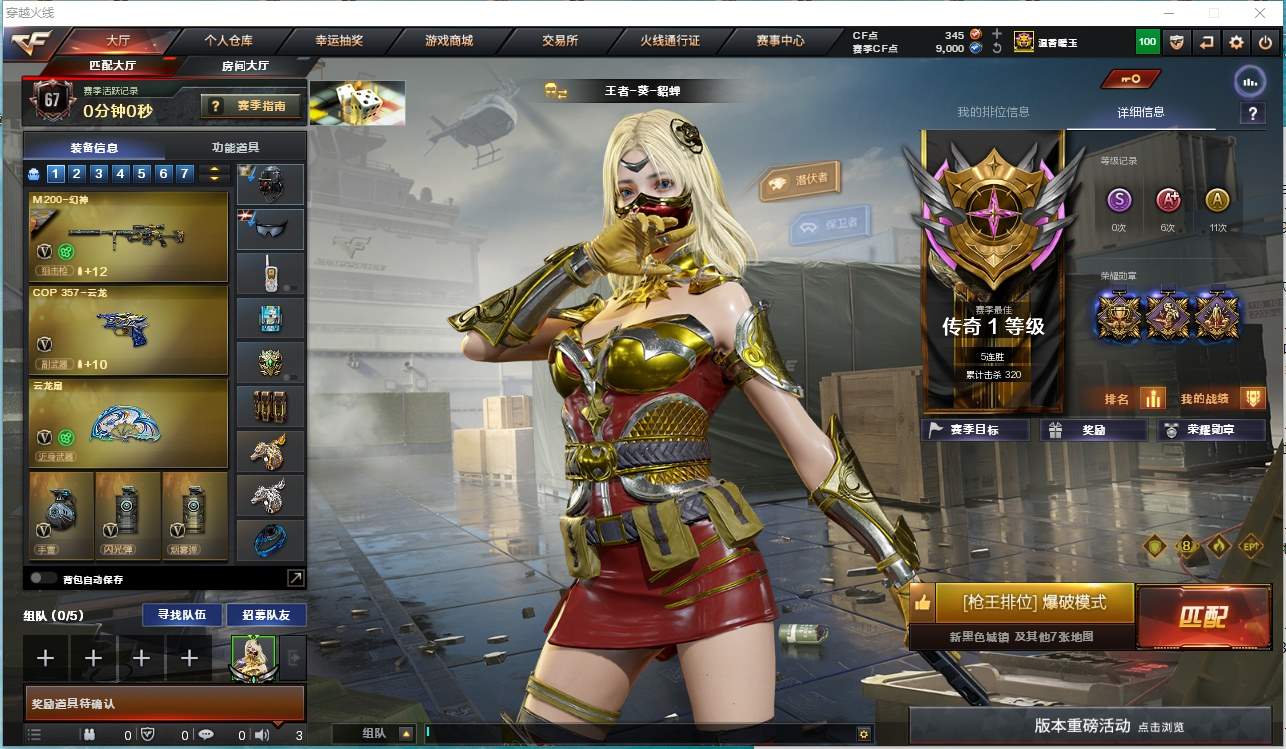Viewport: 1286px width, 749px height.
Task: Click the 赛季指南 button
Action: 251,105
